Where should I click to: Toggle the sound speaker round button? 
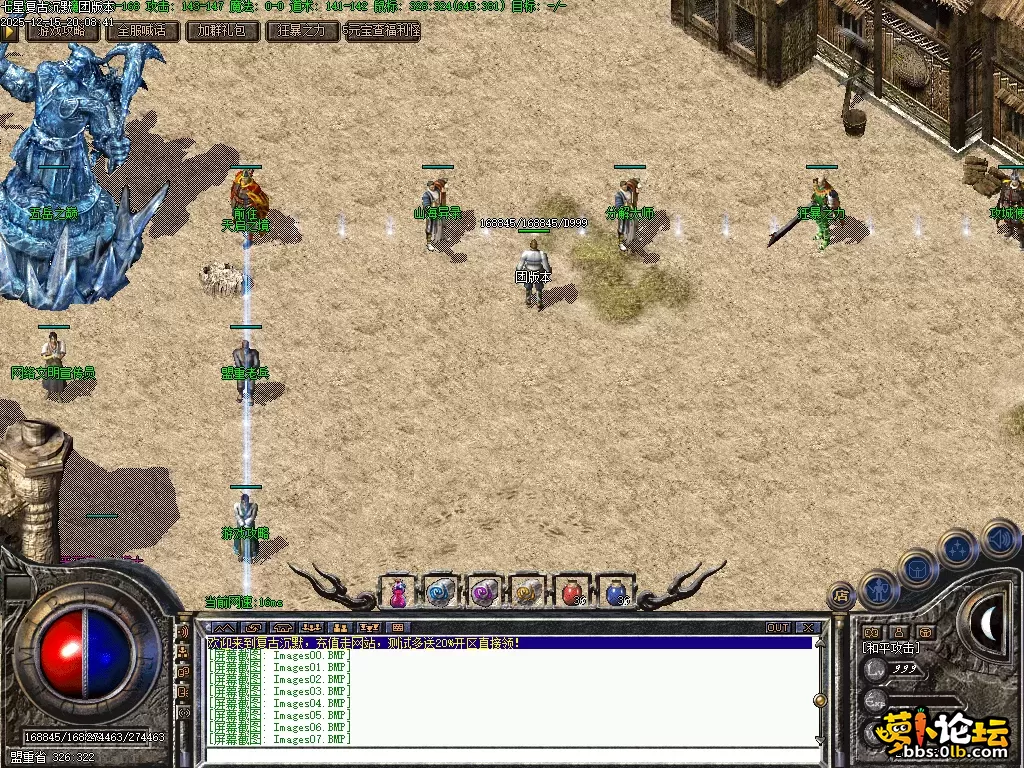pyautogui.click(x=998, y=538)
